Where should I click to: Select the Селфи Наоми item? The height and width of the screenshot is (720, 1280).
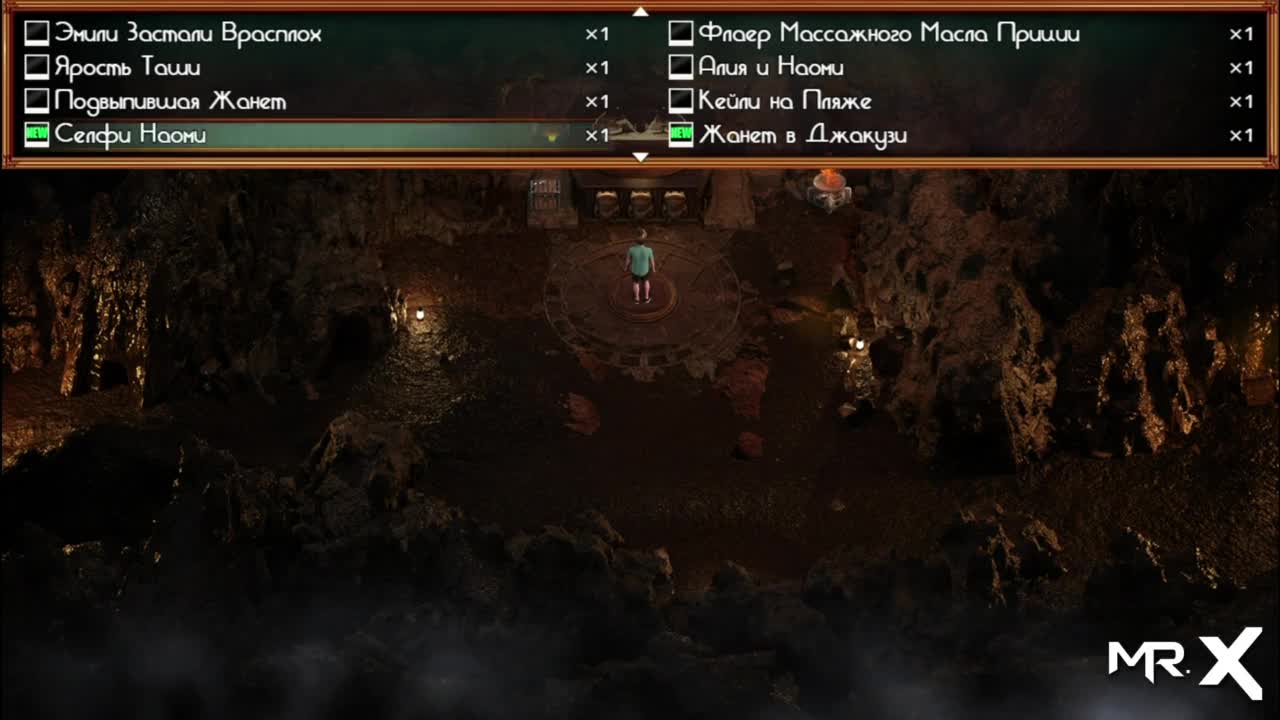pos(130,135)
